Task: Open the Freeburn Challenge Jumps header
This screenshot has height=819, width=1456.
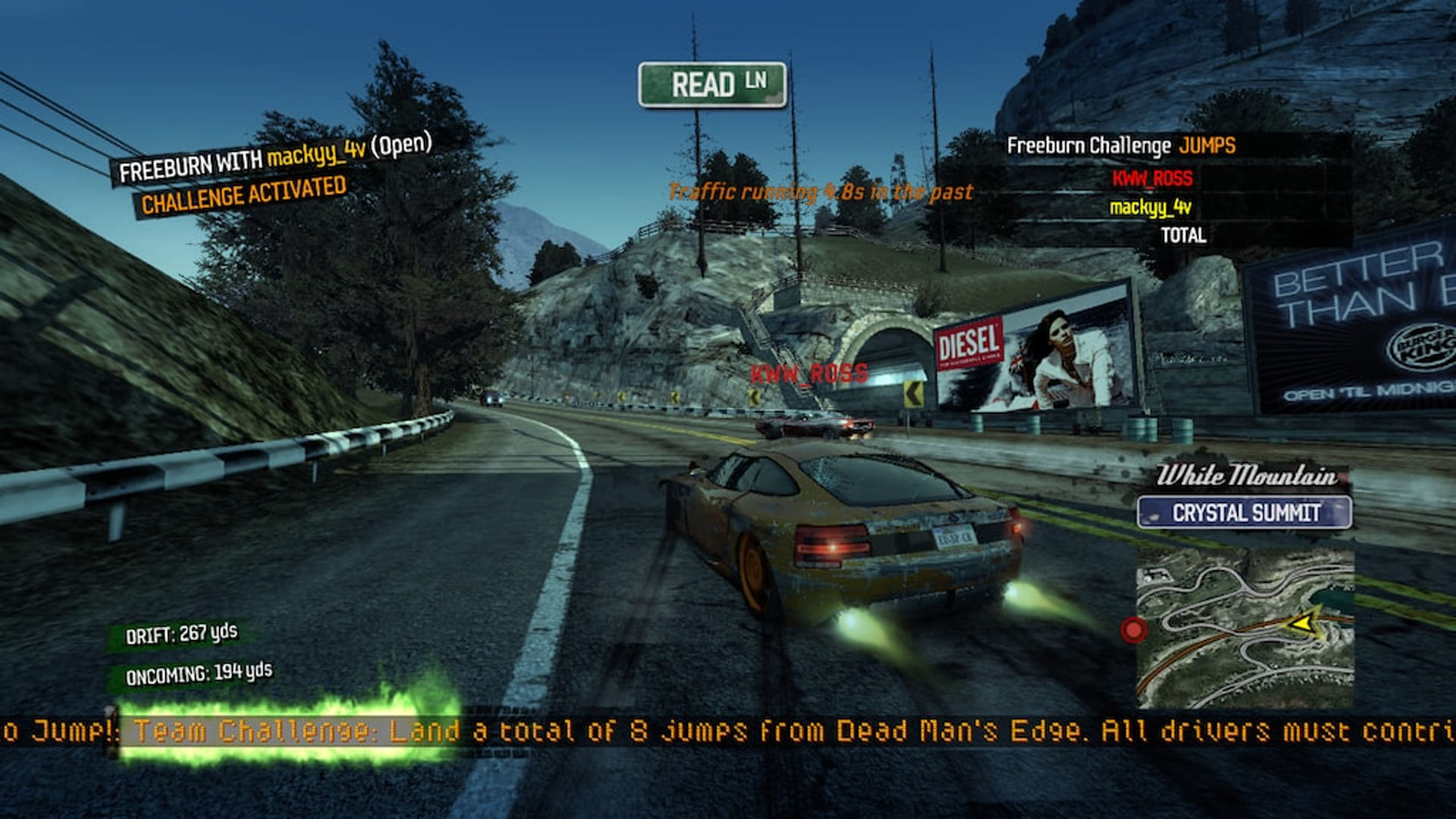Action: [x=1121, y=146]
